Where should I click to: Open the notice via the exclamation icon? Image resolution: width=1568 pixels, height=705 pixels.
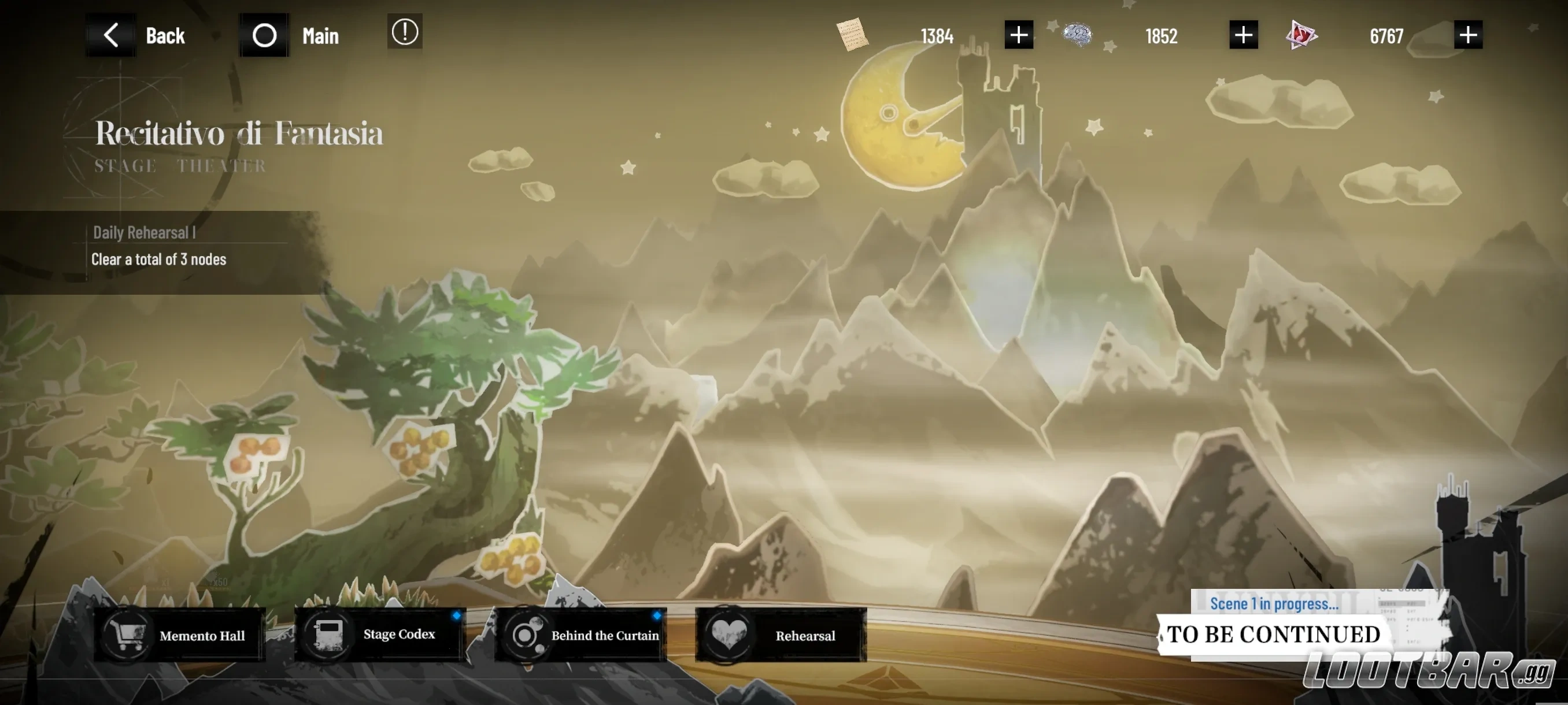404,32
